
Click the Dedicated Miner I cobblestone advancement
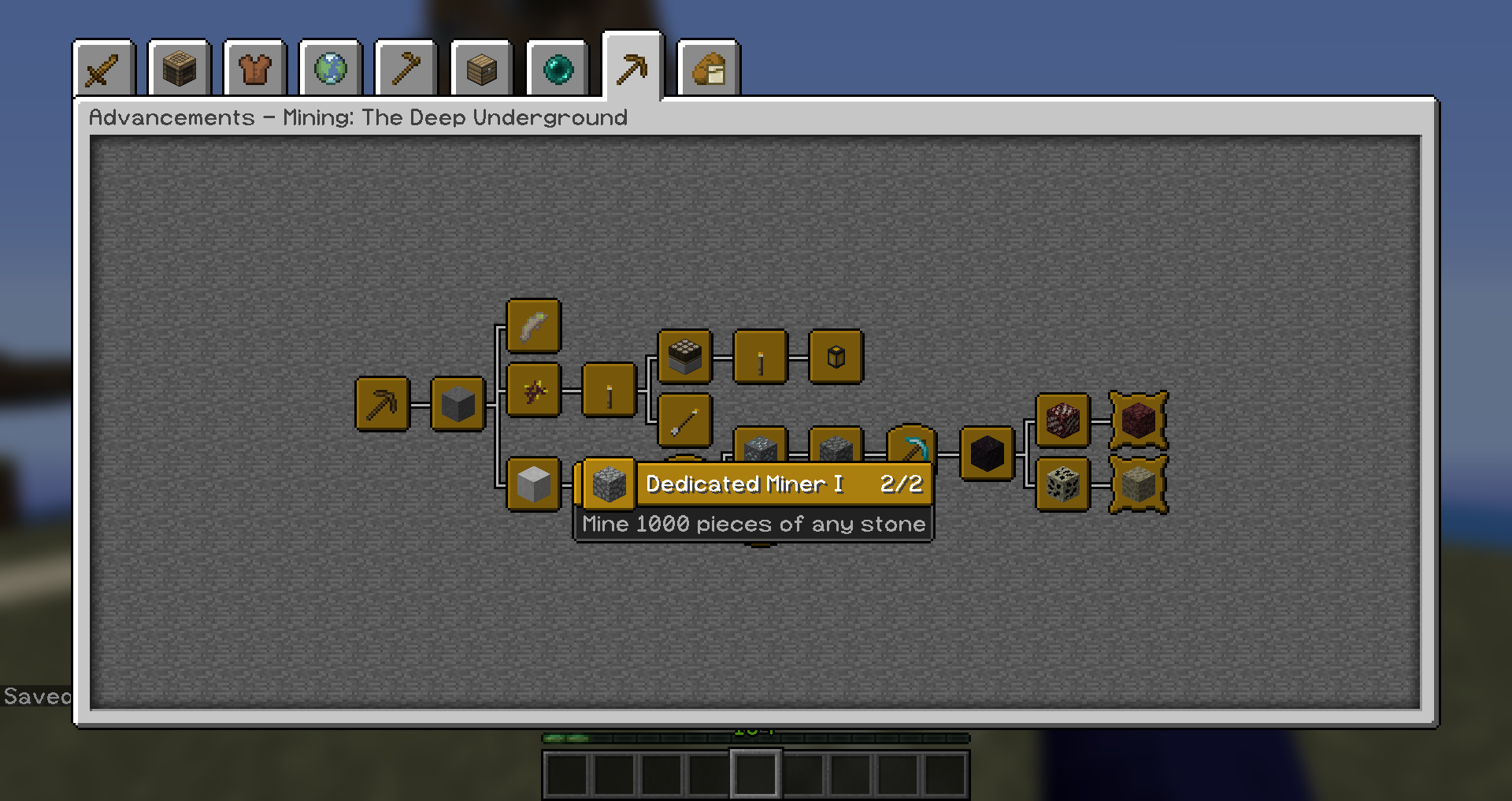(606, 484)
